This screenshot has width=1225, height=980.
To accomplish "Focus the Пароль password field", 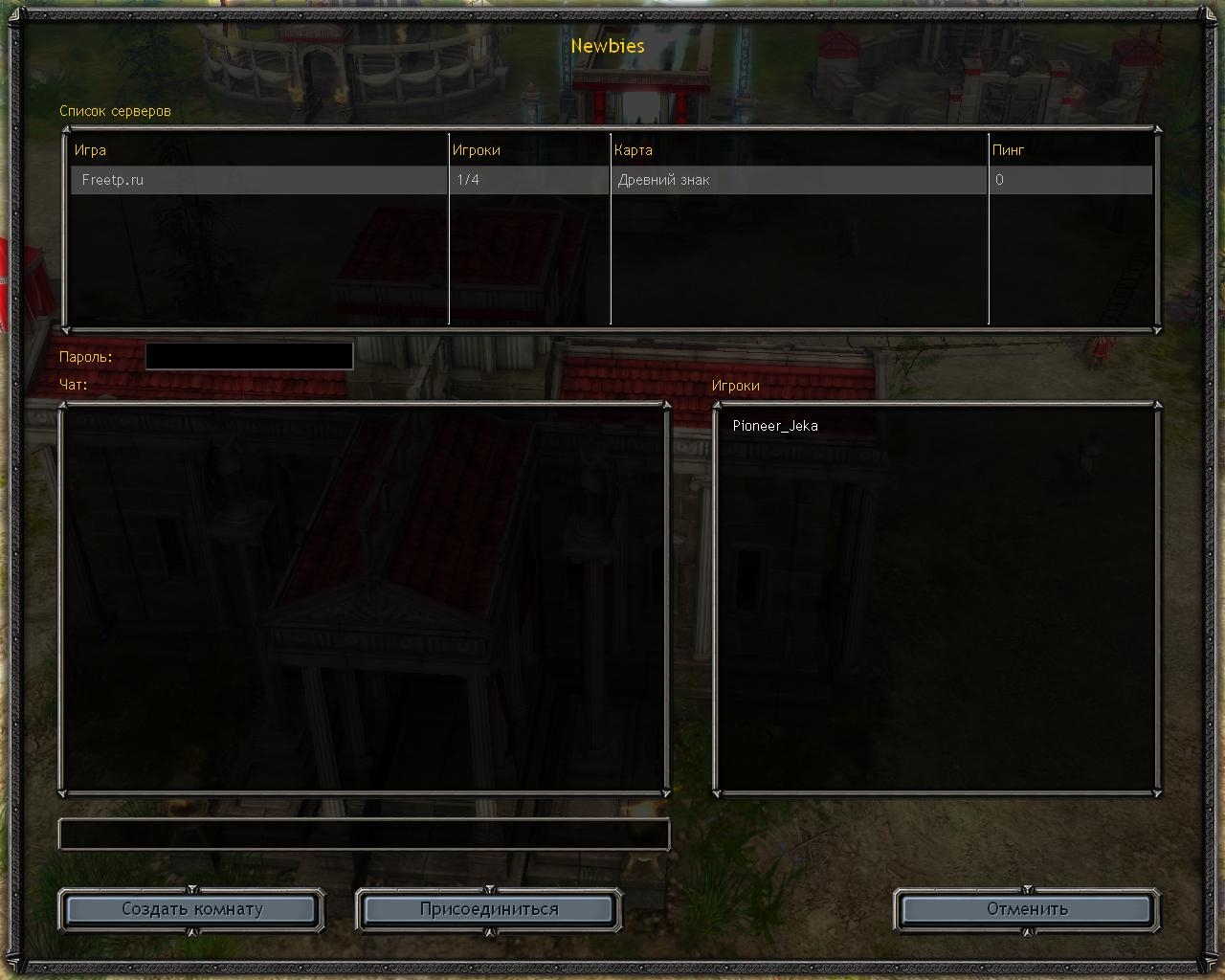I will [x=249, y=356].
